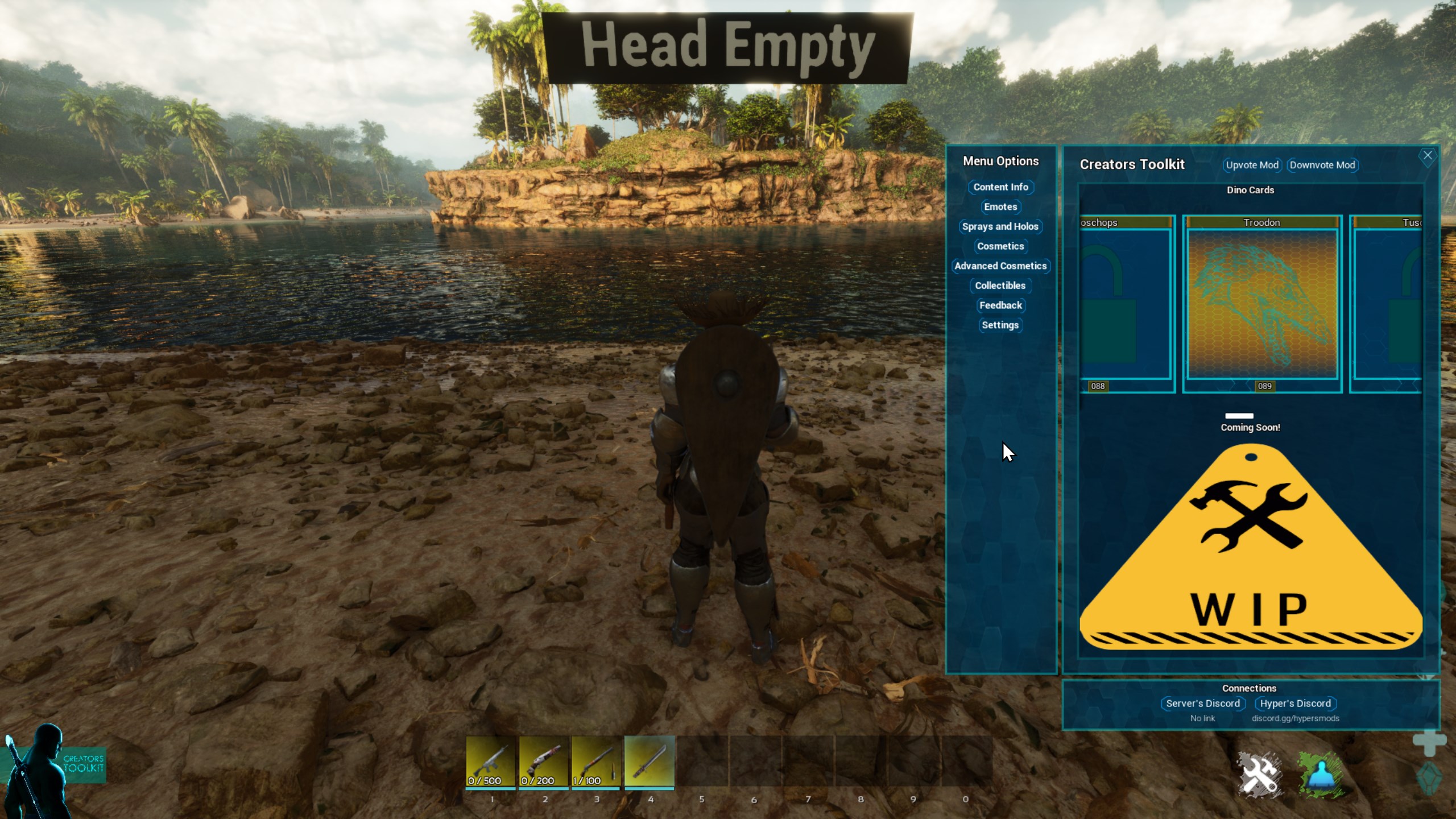Select the Troodon dino card
This screenshot has width=1456, height=819.
point(1262,304)
